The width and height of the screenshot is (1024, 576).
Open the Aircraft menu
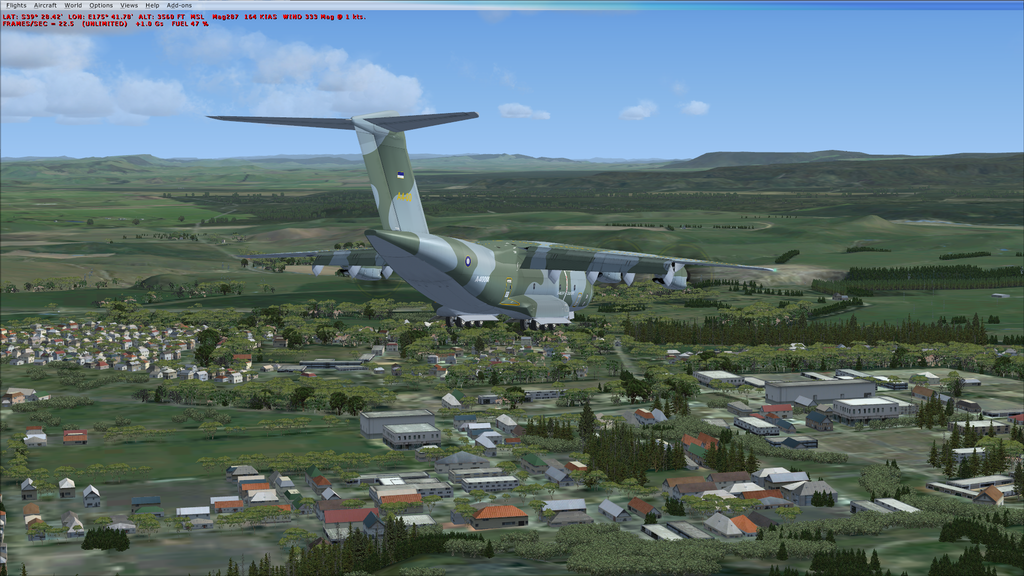click(x=45, y=5)
